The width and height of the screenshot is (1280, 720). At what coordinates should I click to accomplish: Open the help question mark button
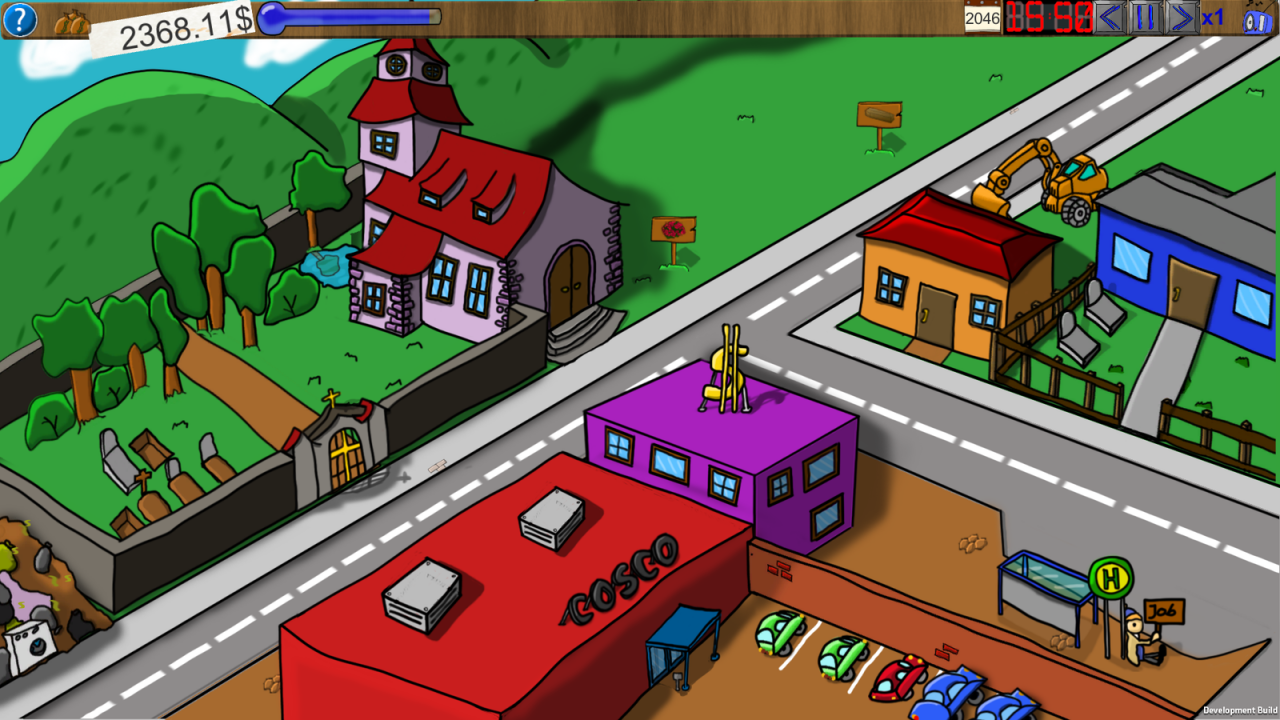tap(20, 19)
